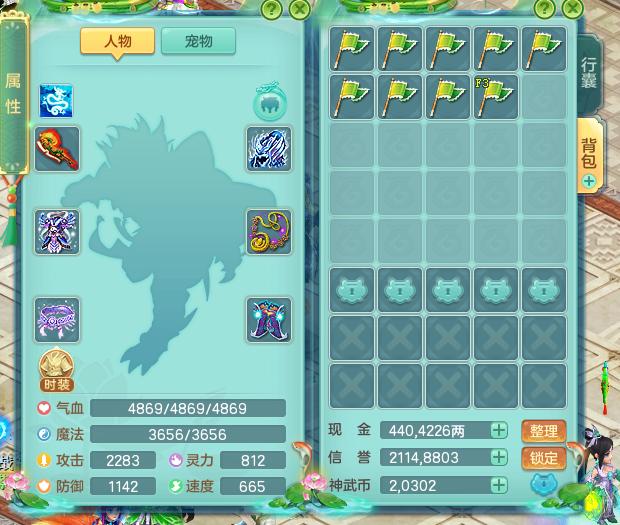Select the jade ring accessory slot
This screenshot has height=525, width=620.
coord(268,101)
